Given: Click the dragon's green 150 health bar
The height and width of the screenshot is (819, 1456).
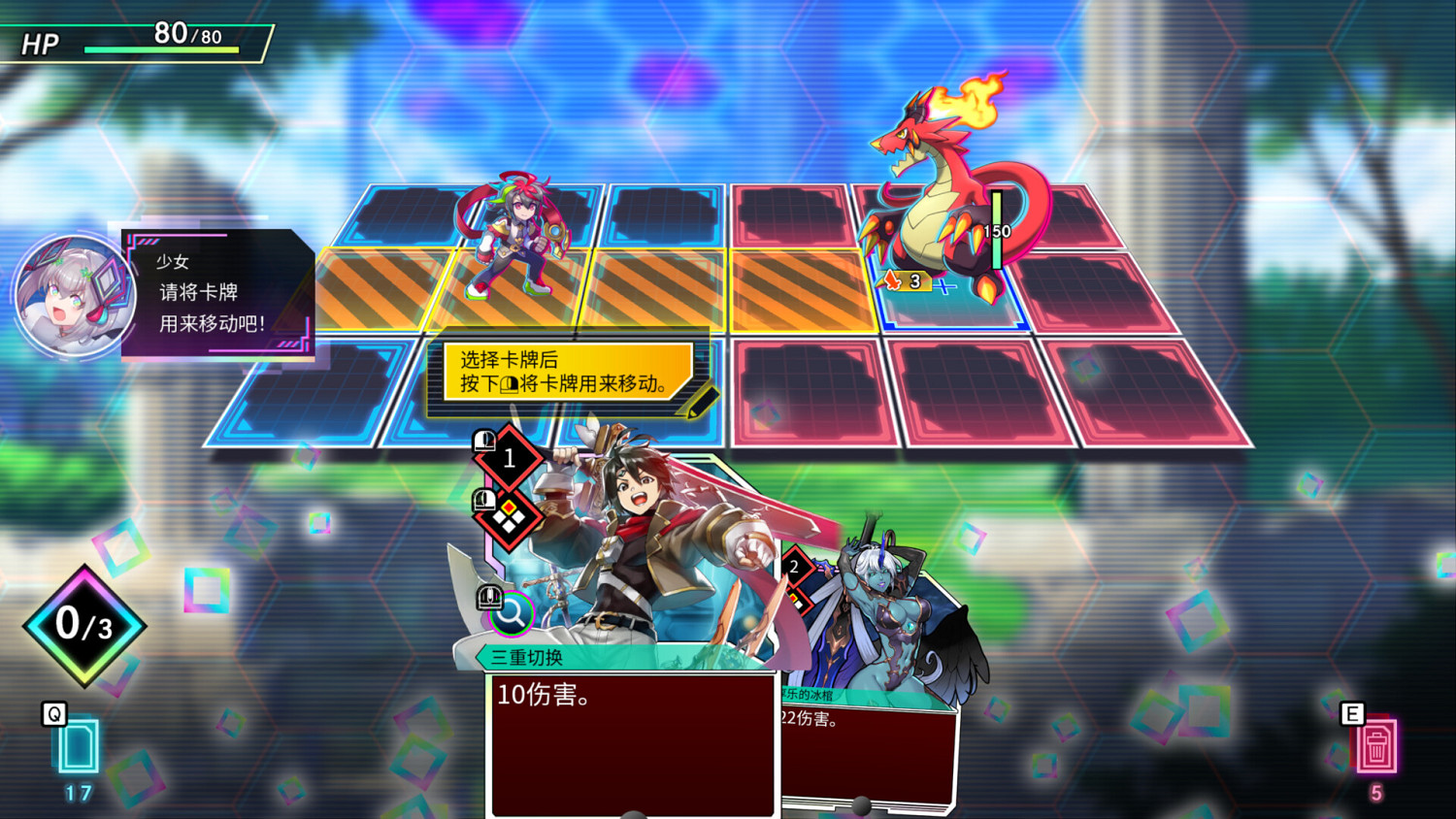Looking at the screenshot, I should tap(997, 231).
